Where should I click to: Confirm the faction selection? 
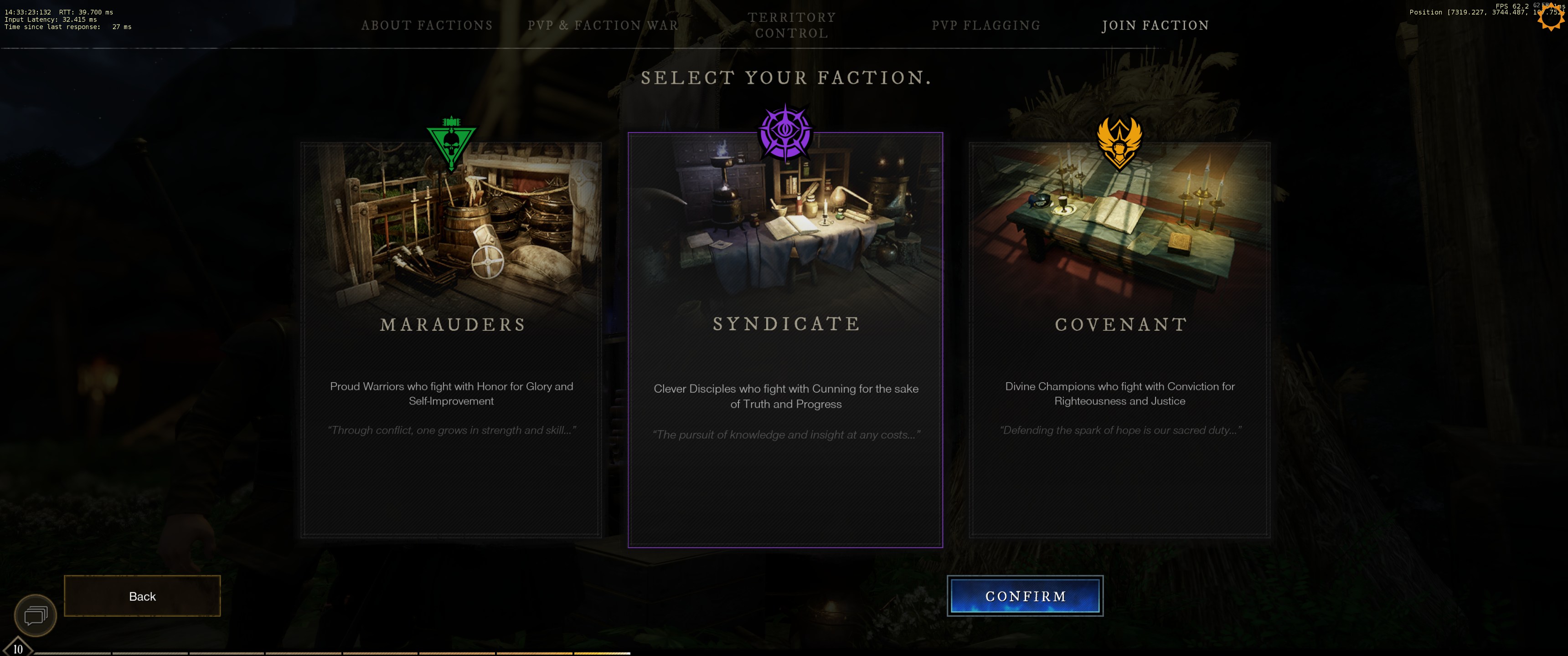tap(1025, 596)
